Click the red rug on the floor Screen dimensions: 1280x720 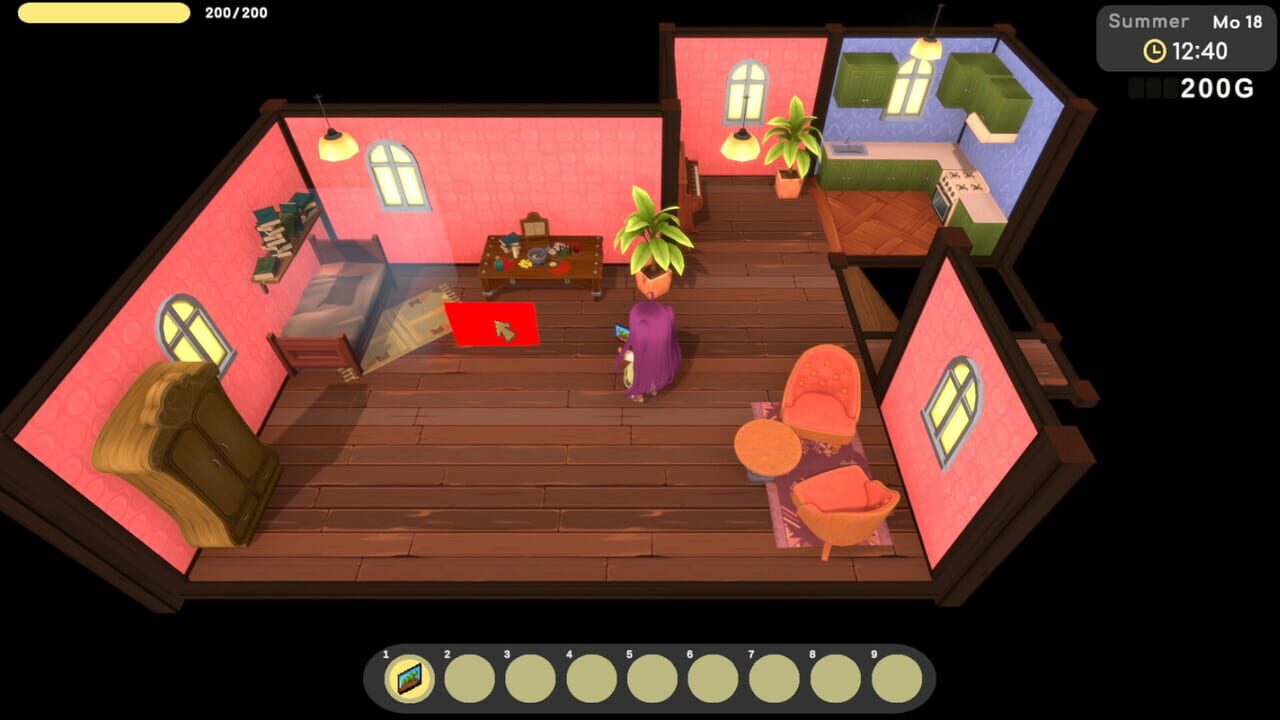click(x=492, y=322)
